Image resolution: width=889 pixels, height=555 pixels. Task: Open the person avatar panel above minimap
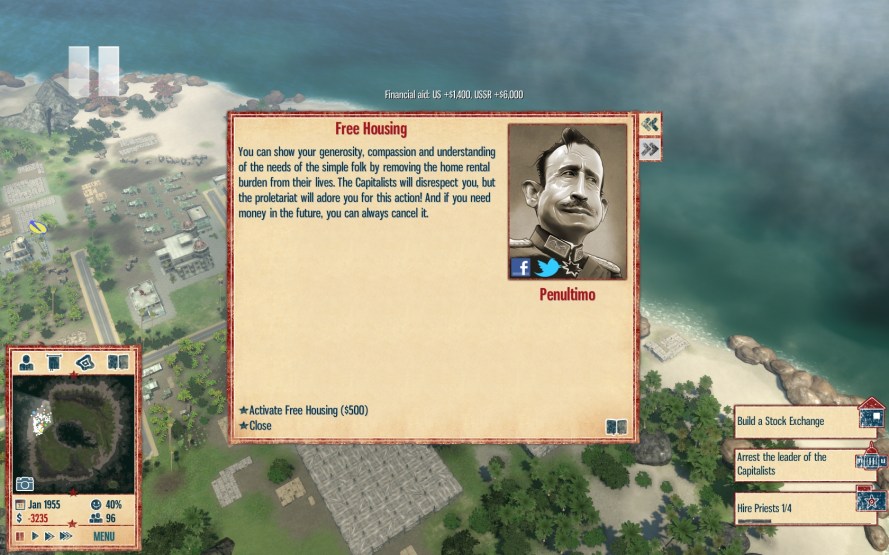coord(27,362)
